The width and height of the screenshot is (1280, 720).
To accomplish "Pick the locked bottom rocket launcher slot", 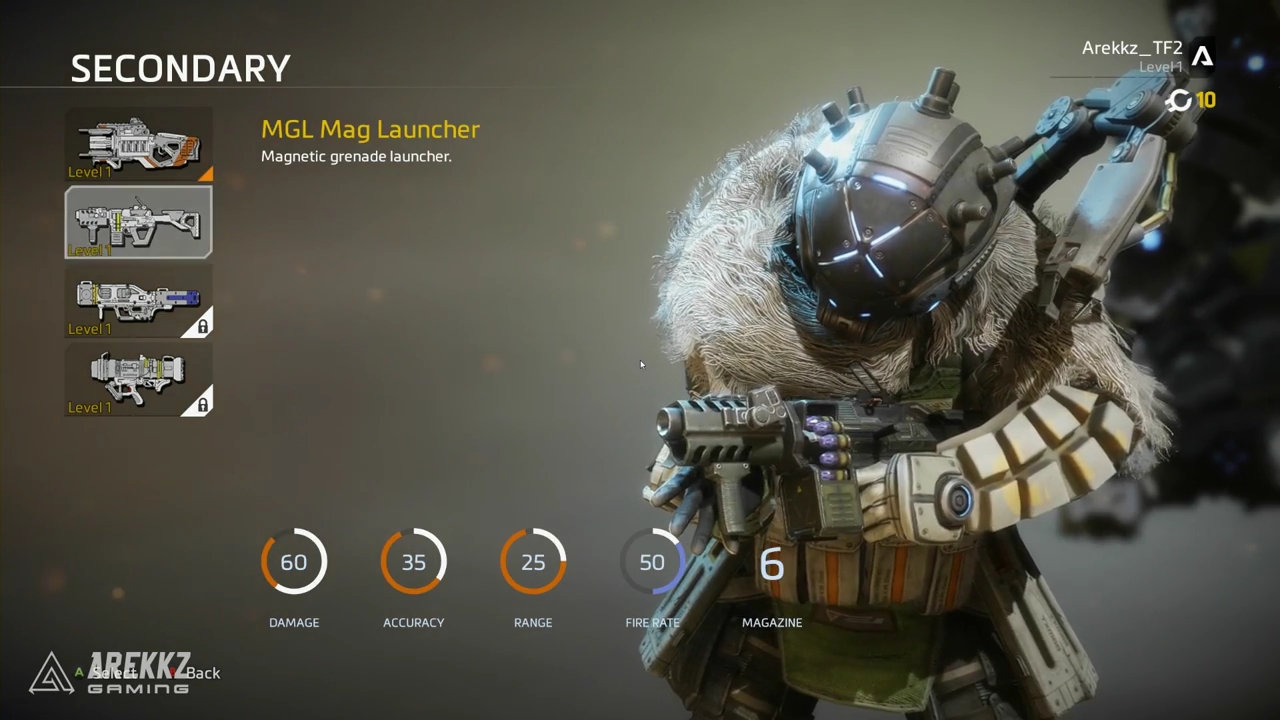I will (139, 379).
